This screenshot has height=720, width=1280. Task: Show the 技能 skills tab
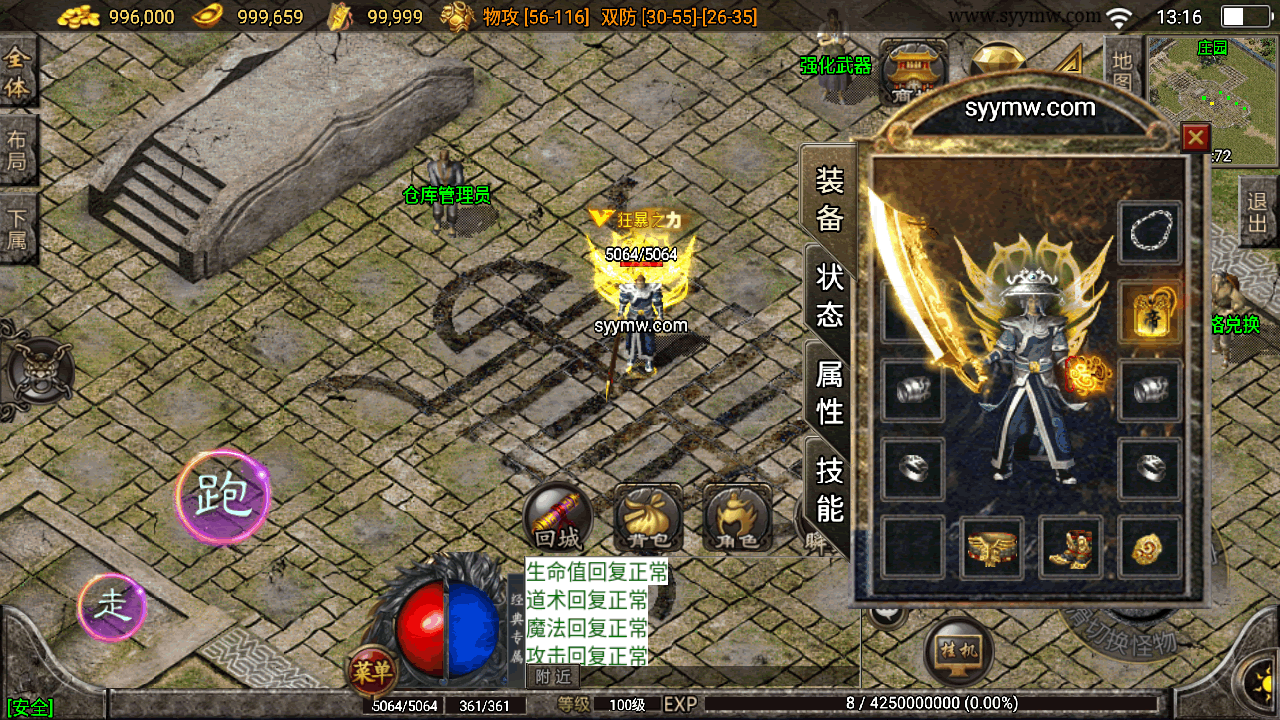click(829, 489)
